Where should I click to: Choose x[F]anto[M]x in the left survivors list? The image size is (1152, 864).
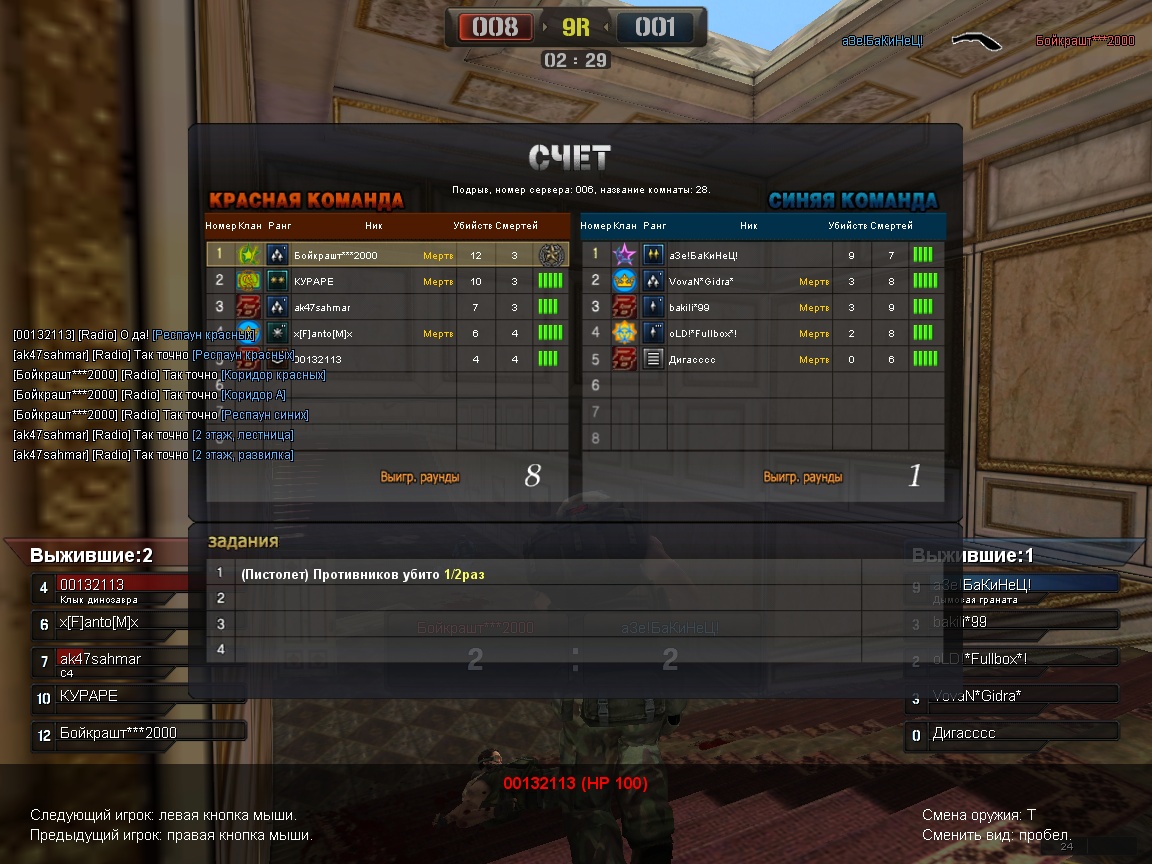110,623
